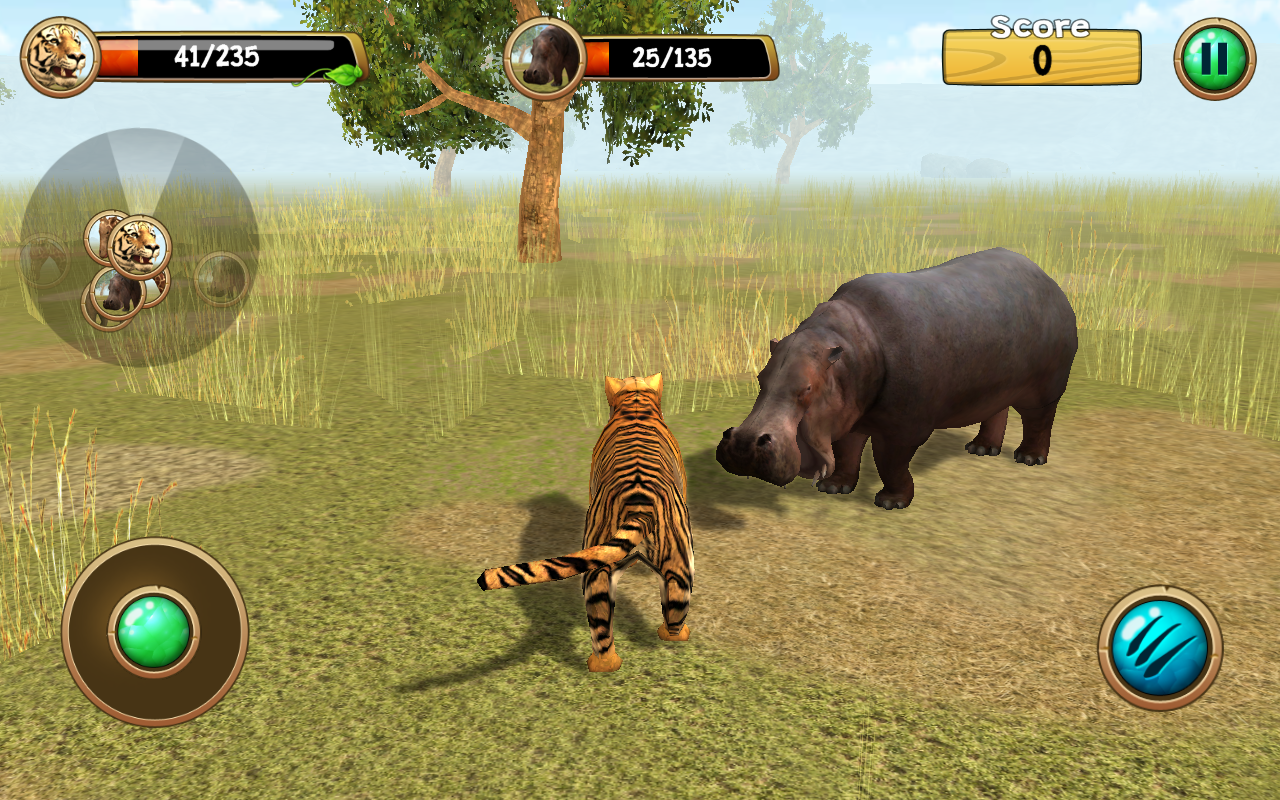Select the tiger portrait beside the health bar
The height and width of the screenshot is (800, 1280).
60,57
